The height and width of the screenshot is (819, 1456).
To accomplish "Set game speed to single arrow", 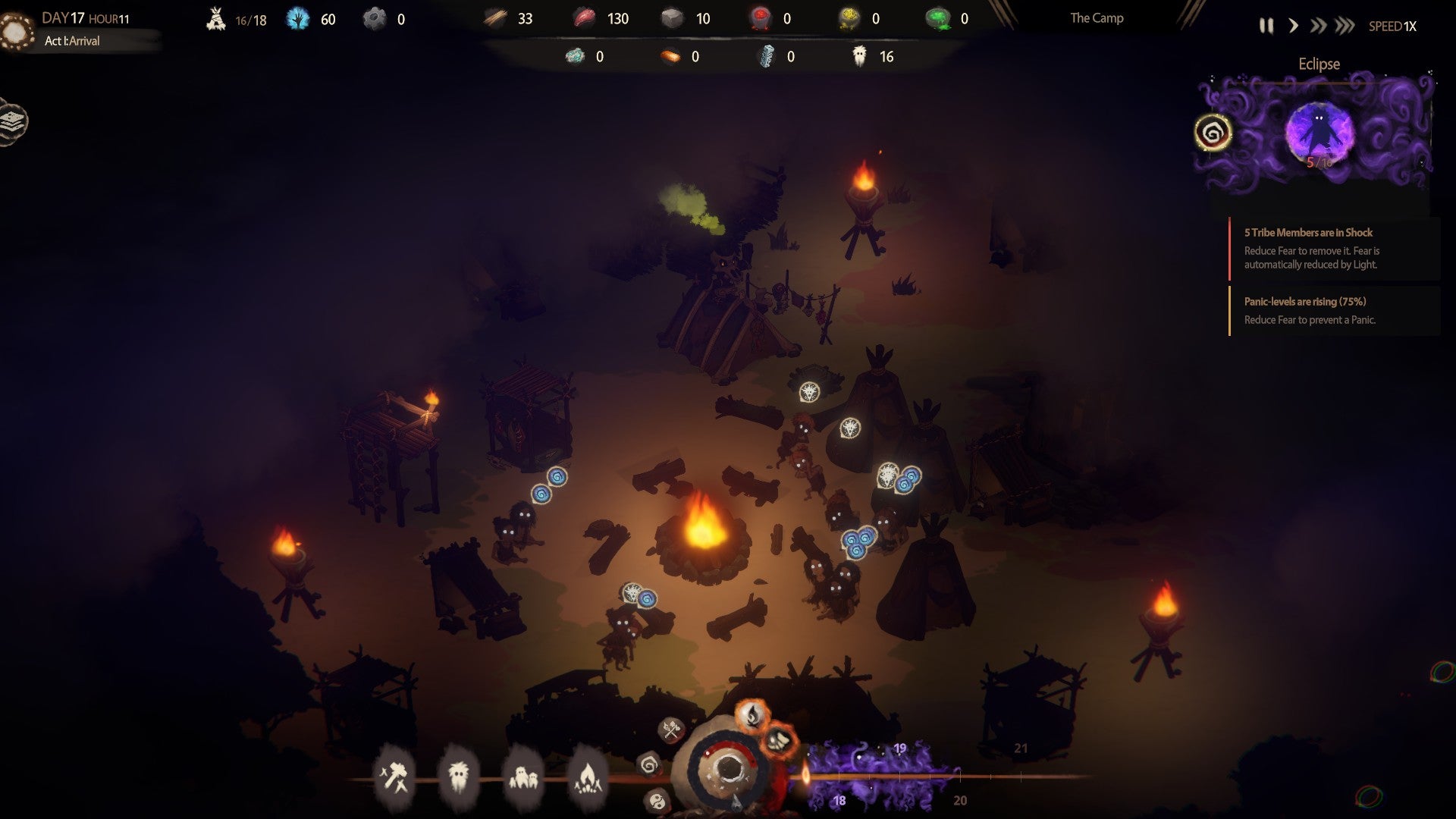I will click(x=1293, y=27).
